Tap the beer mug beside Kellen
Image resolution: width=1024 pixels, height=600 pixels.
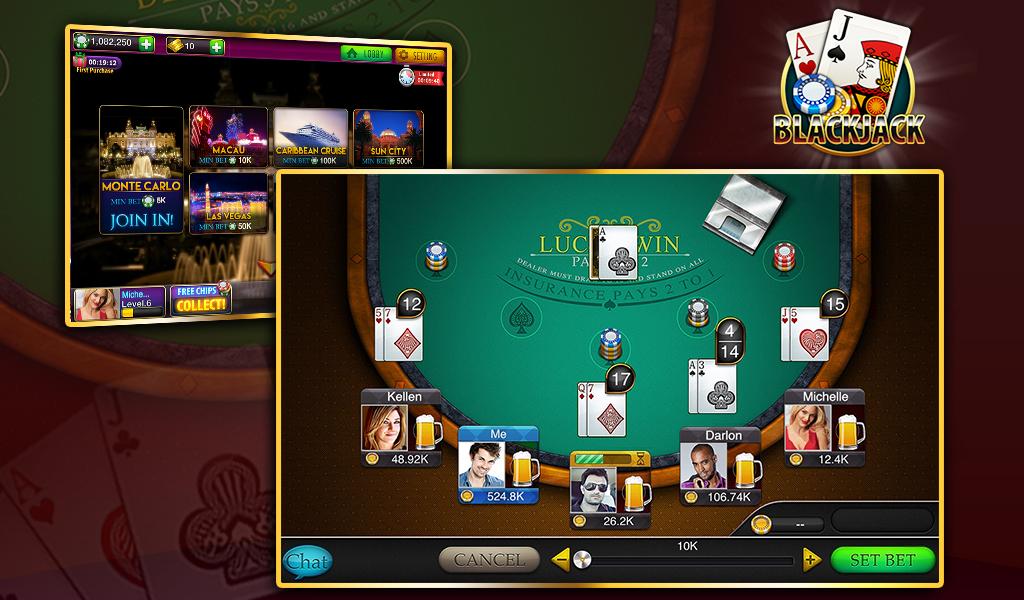(x=430, y=431)
